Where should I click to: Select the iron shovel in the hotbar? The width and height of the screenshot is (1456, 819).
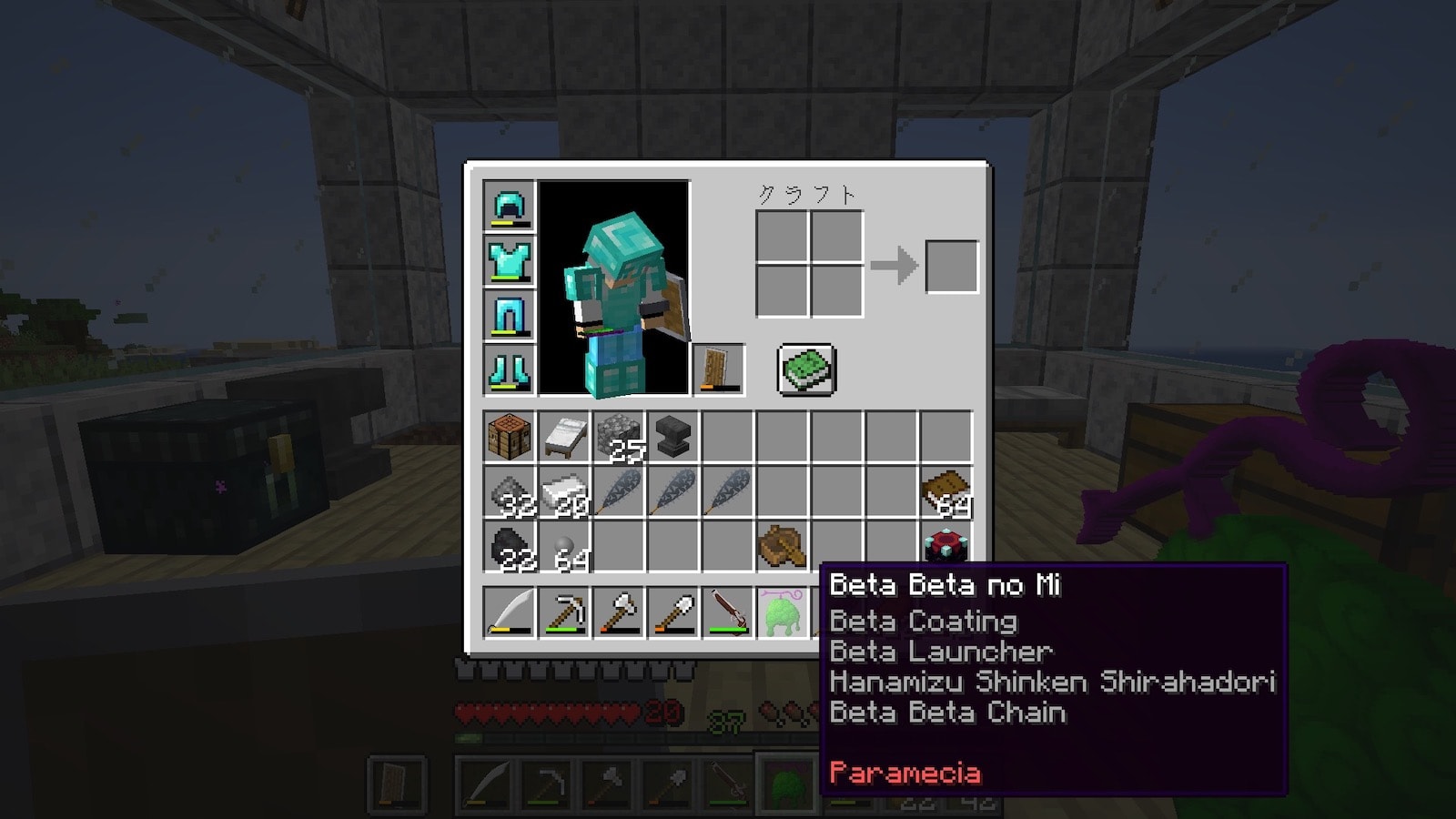coord(673,612)
